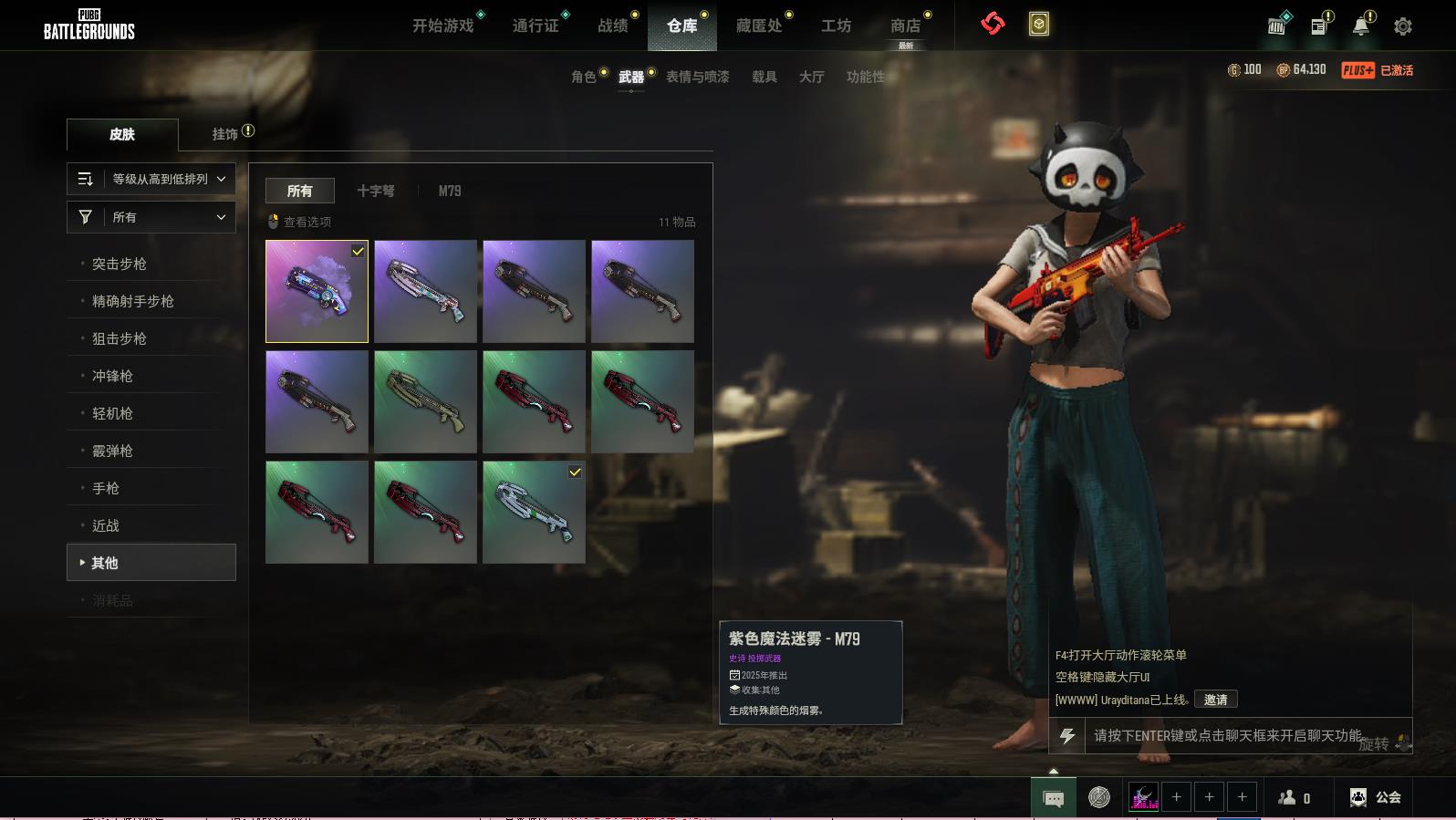
Task: Open the settings gear icon
Action: point(1403,26)
